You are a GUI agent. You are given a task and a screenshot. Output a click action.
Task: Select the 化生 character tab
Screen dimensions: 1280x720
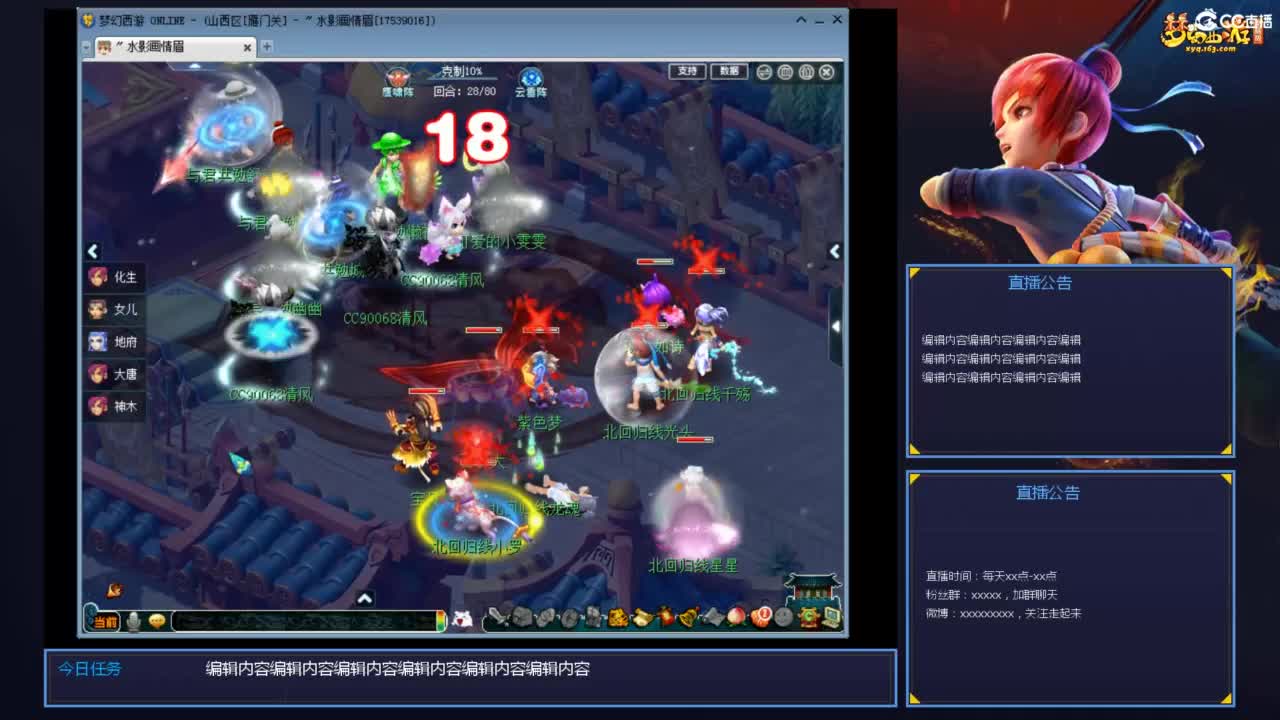tap(113, 278)
